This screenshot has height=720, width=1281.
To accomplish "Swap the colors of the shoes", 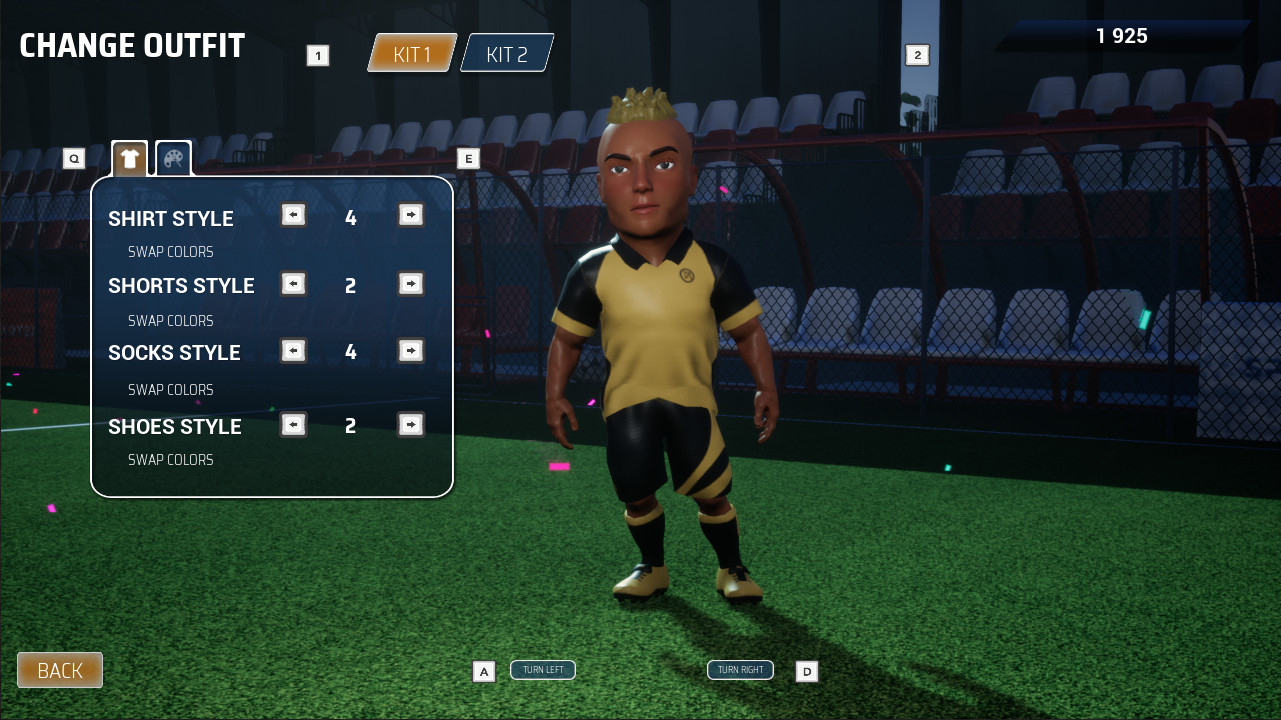I will [170, 459].
